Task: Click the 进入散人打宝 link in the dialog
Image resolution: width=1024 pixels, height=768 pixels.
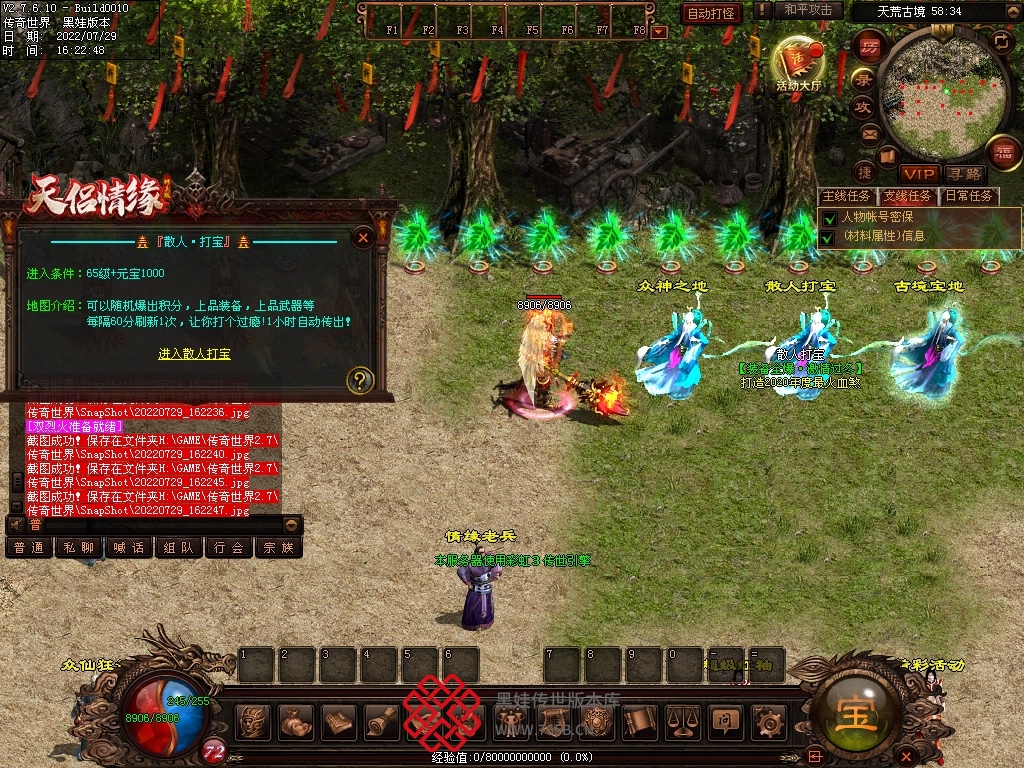Action: (194, 354)
